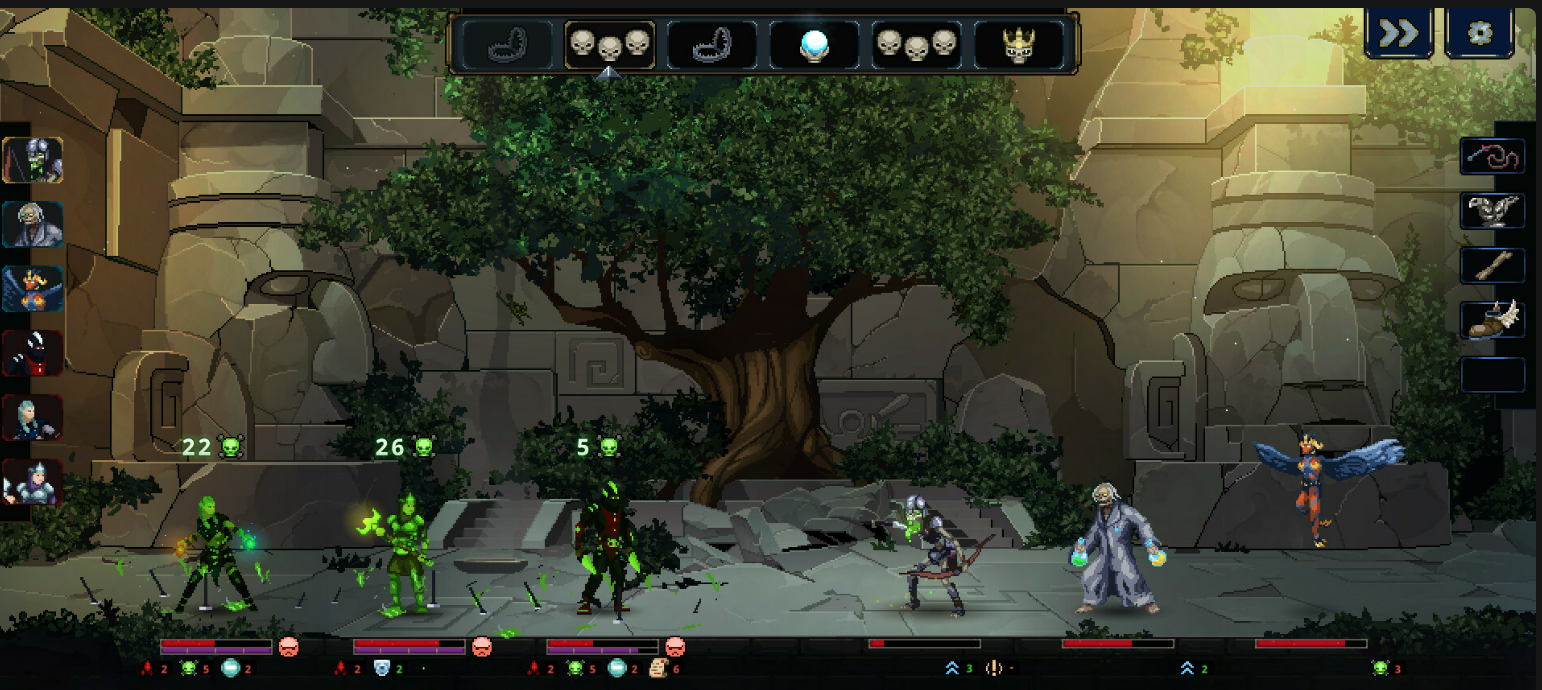The width and height of the screenshot is (1542, 690).
Task: Select the gold-bordered three-skull stage node
Action: (609, 45)
